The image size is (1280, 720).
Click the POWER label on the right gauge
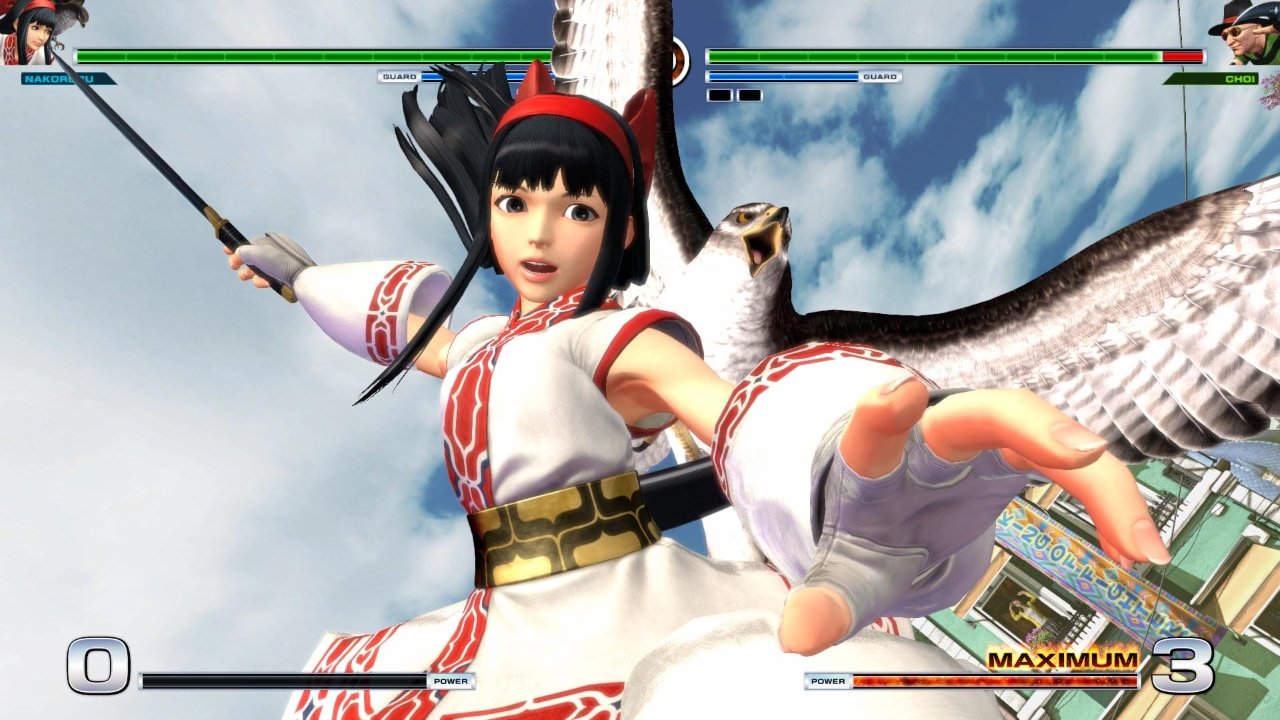(826, 682)
